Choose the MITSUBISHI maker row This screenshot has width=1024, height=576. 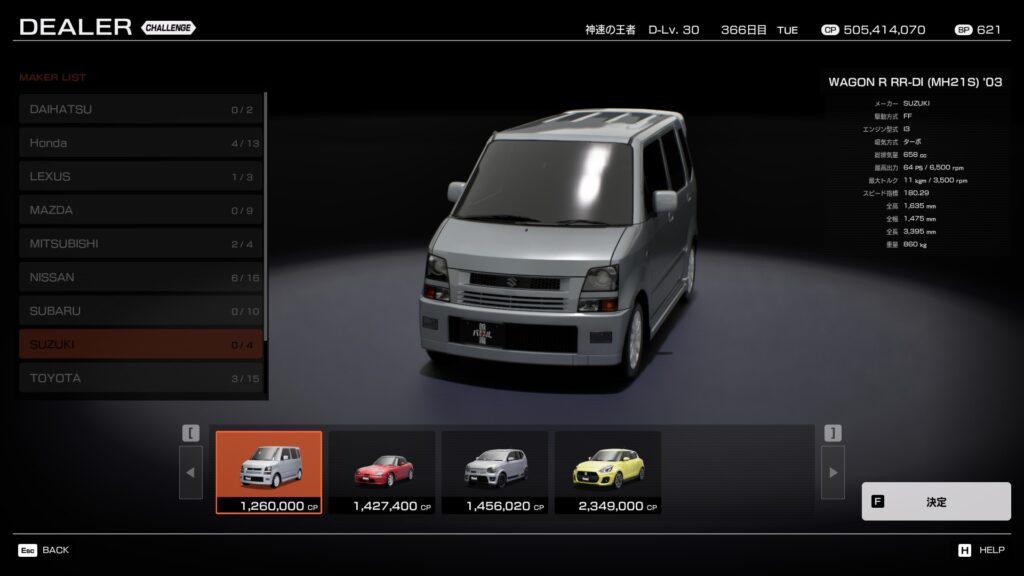coord(140,243)
